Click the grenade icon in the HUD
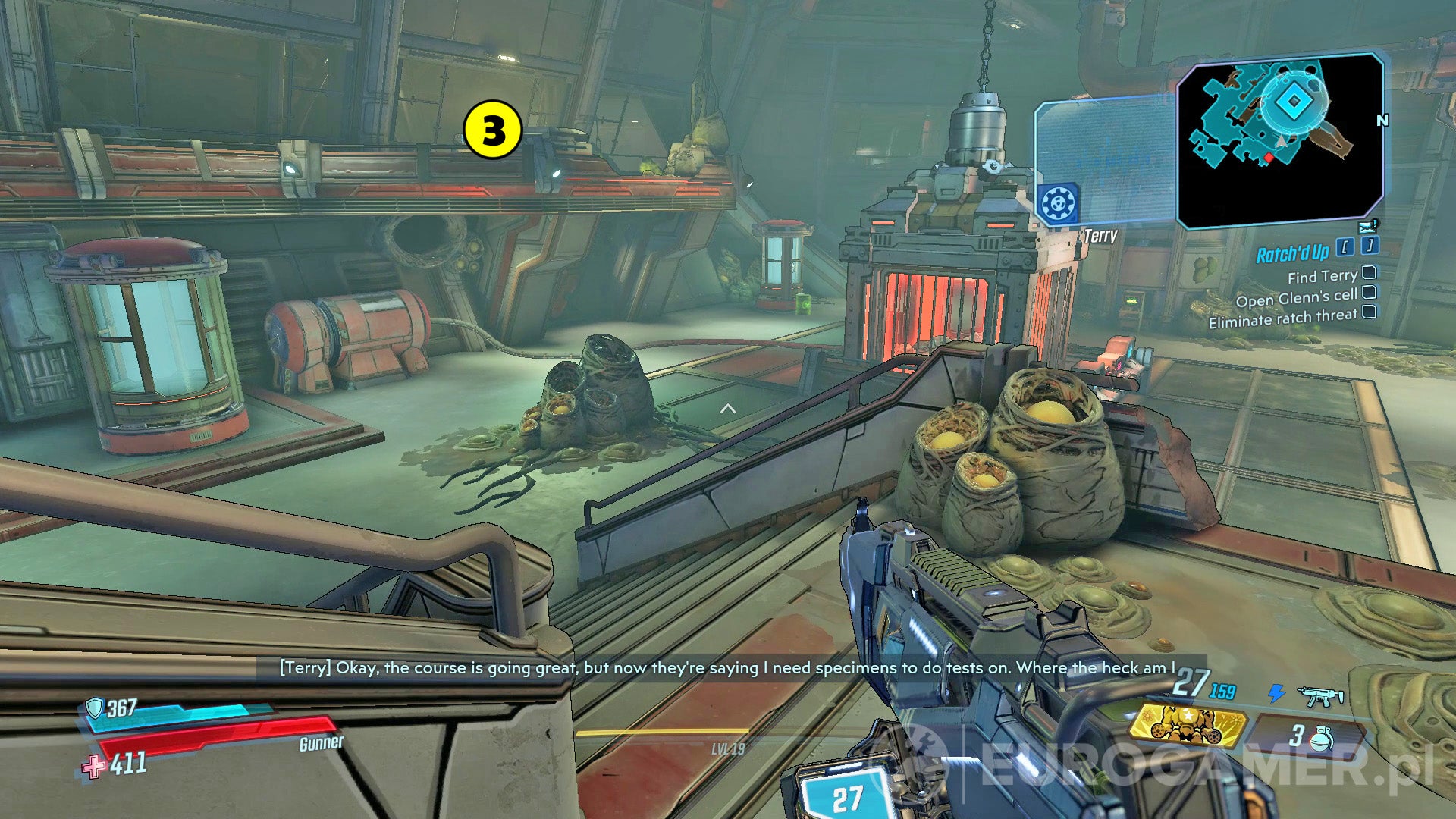This screenshot has width=1456, height=819. 1323,738
